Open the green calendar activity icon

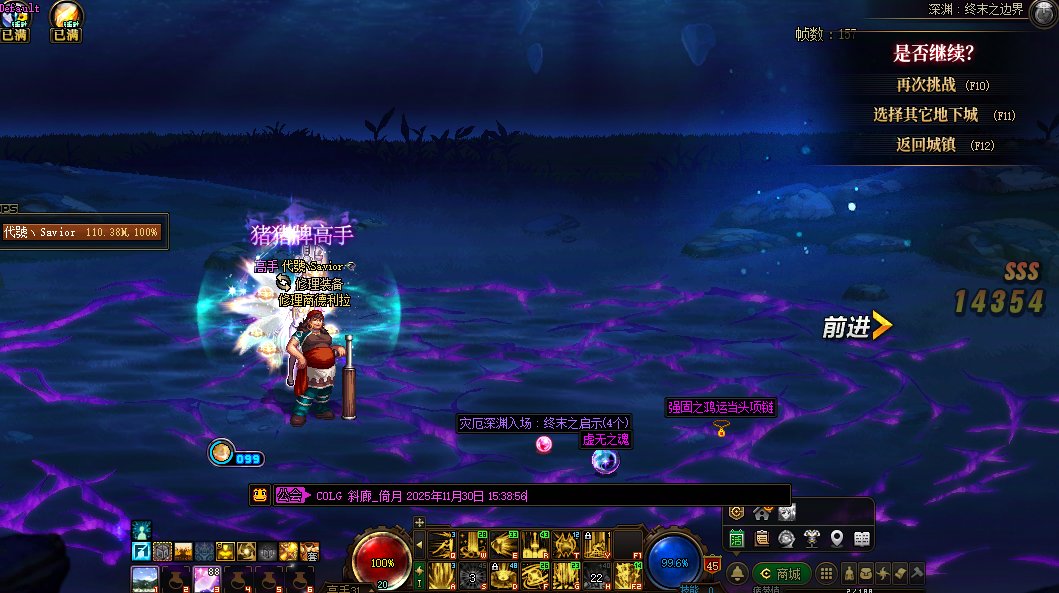click(737, 539)
